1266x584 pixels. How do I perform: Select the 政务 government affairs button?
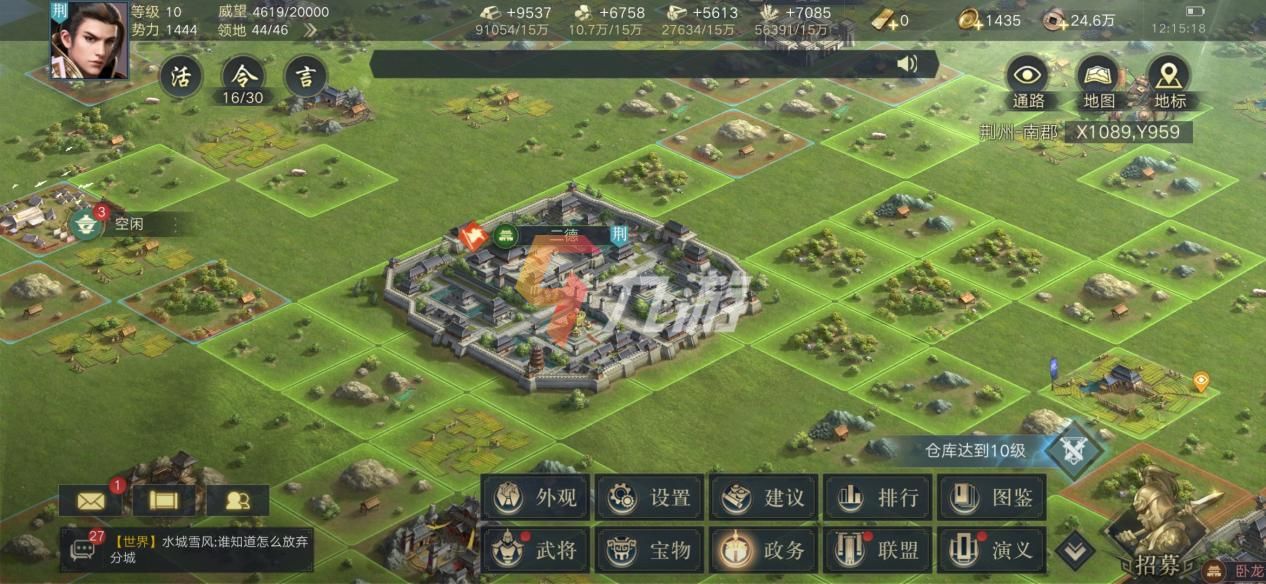(x=765, y=550)
